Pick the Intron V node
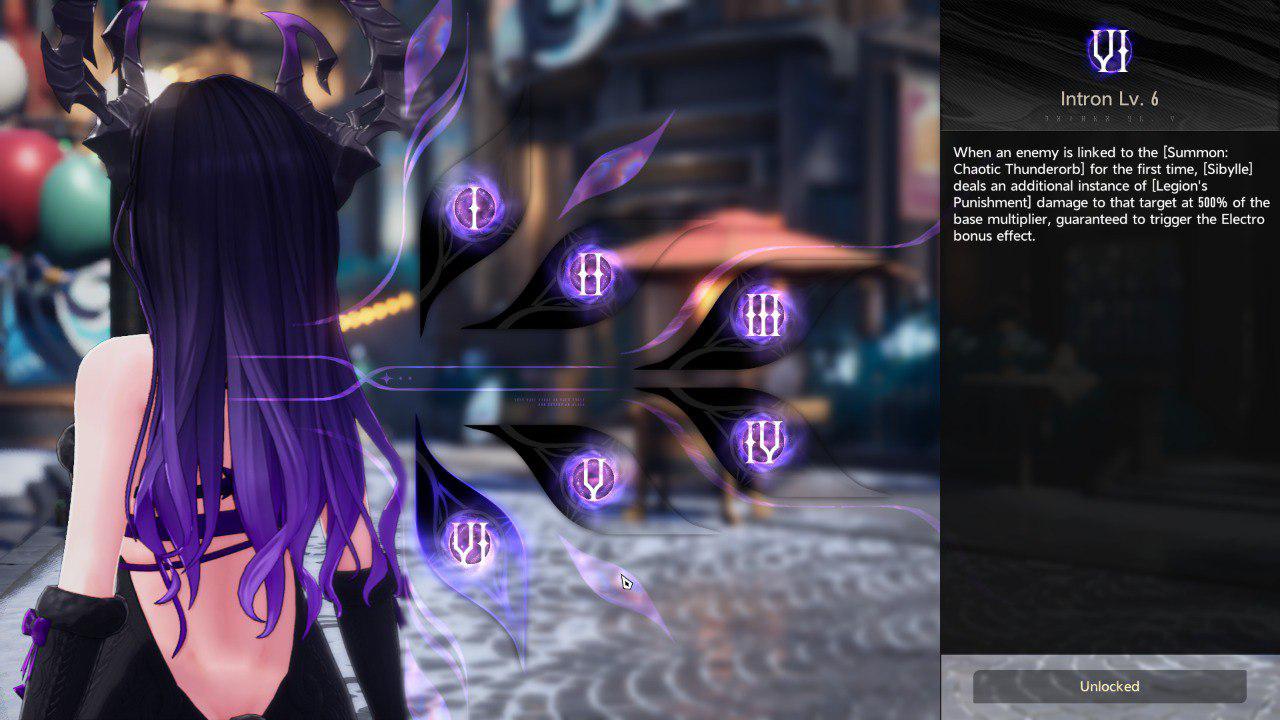This screenshot has width=1280, height=720. tap(591, 479)
